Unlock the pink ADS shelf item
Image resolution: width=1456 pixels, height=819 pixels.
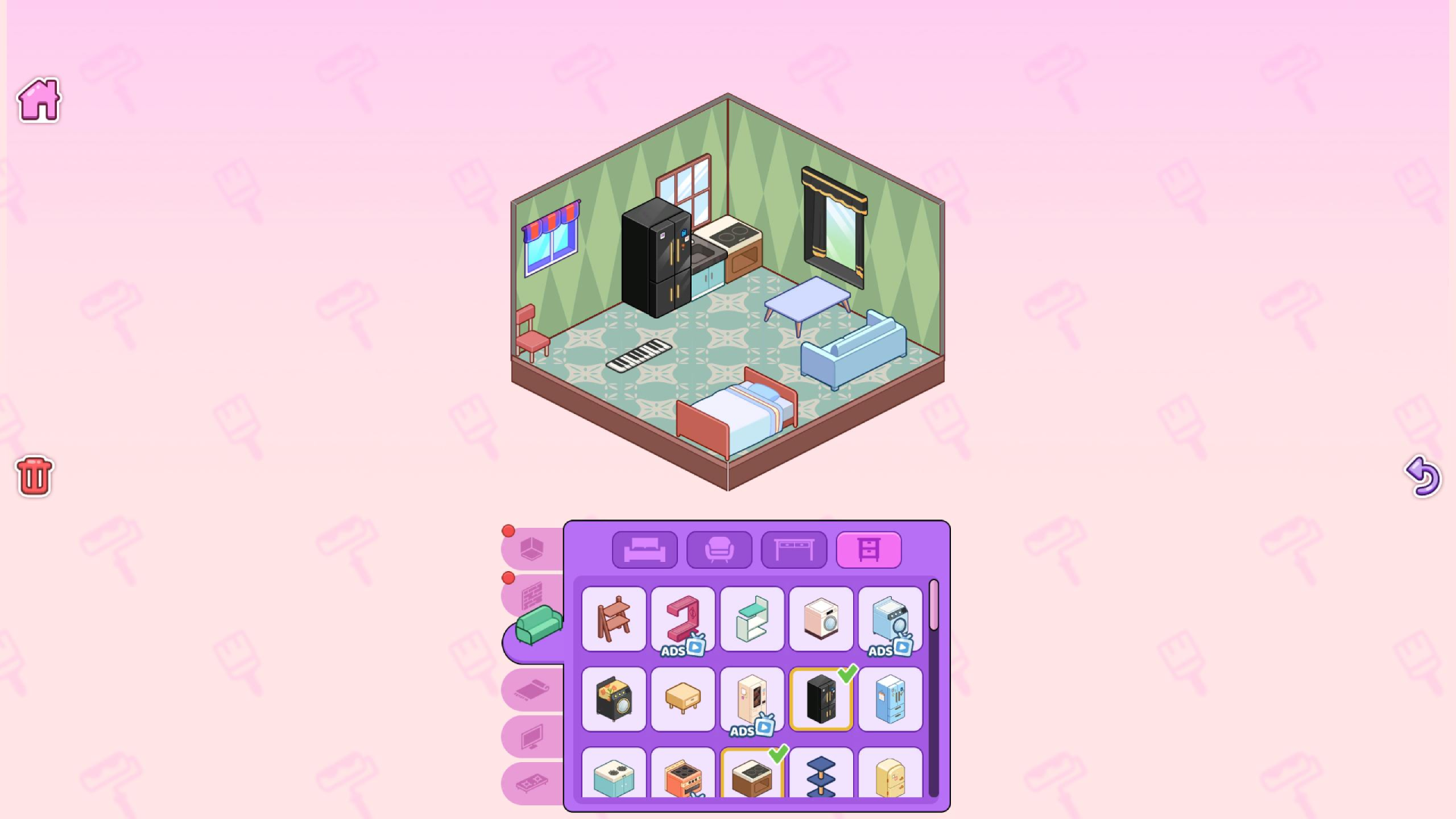coord(682,620)
